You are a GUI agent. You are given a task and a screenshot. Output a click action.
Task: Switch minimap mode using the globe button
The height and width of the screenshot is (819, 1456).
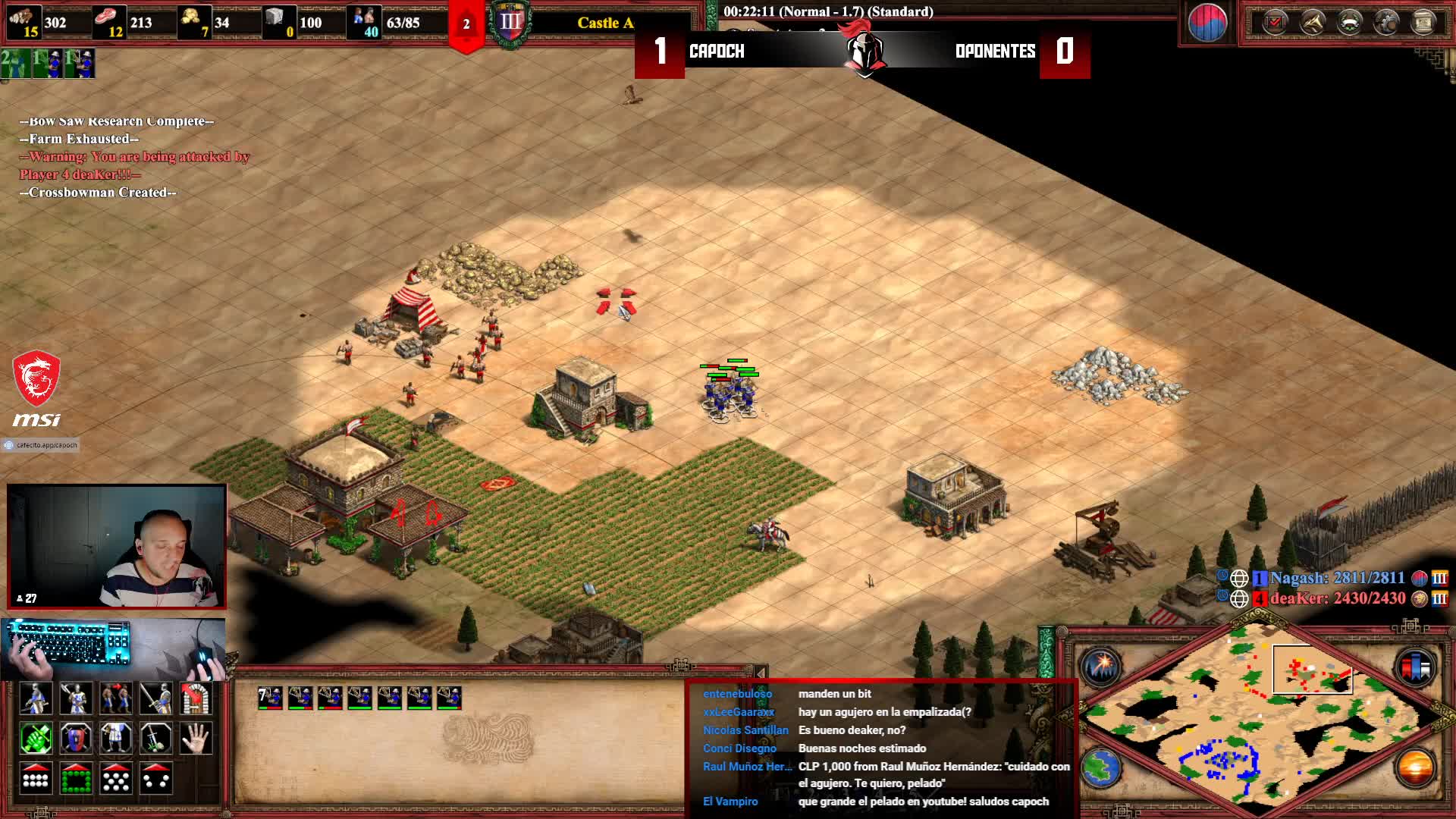click(1100, 768)
